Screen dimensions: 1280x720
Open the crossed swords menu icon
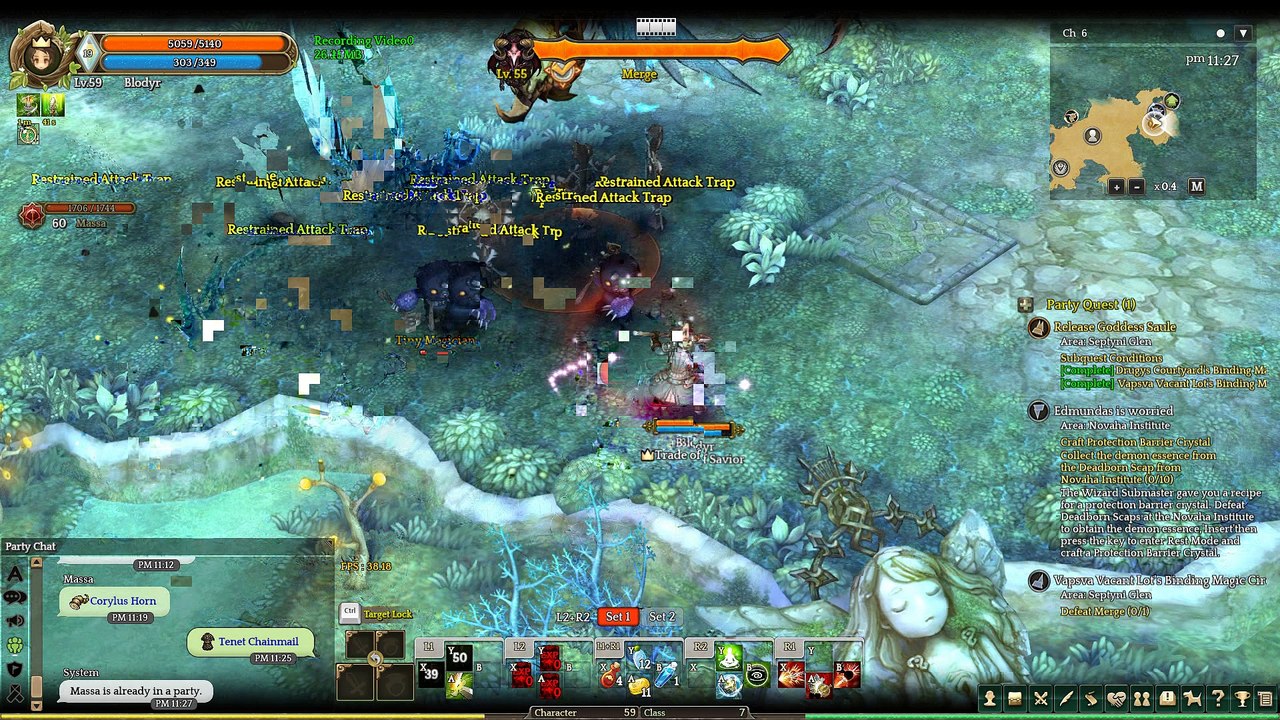click(x=1041, y=699)
